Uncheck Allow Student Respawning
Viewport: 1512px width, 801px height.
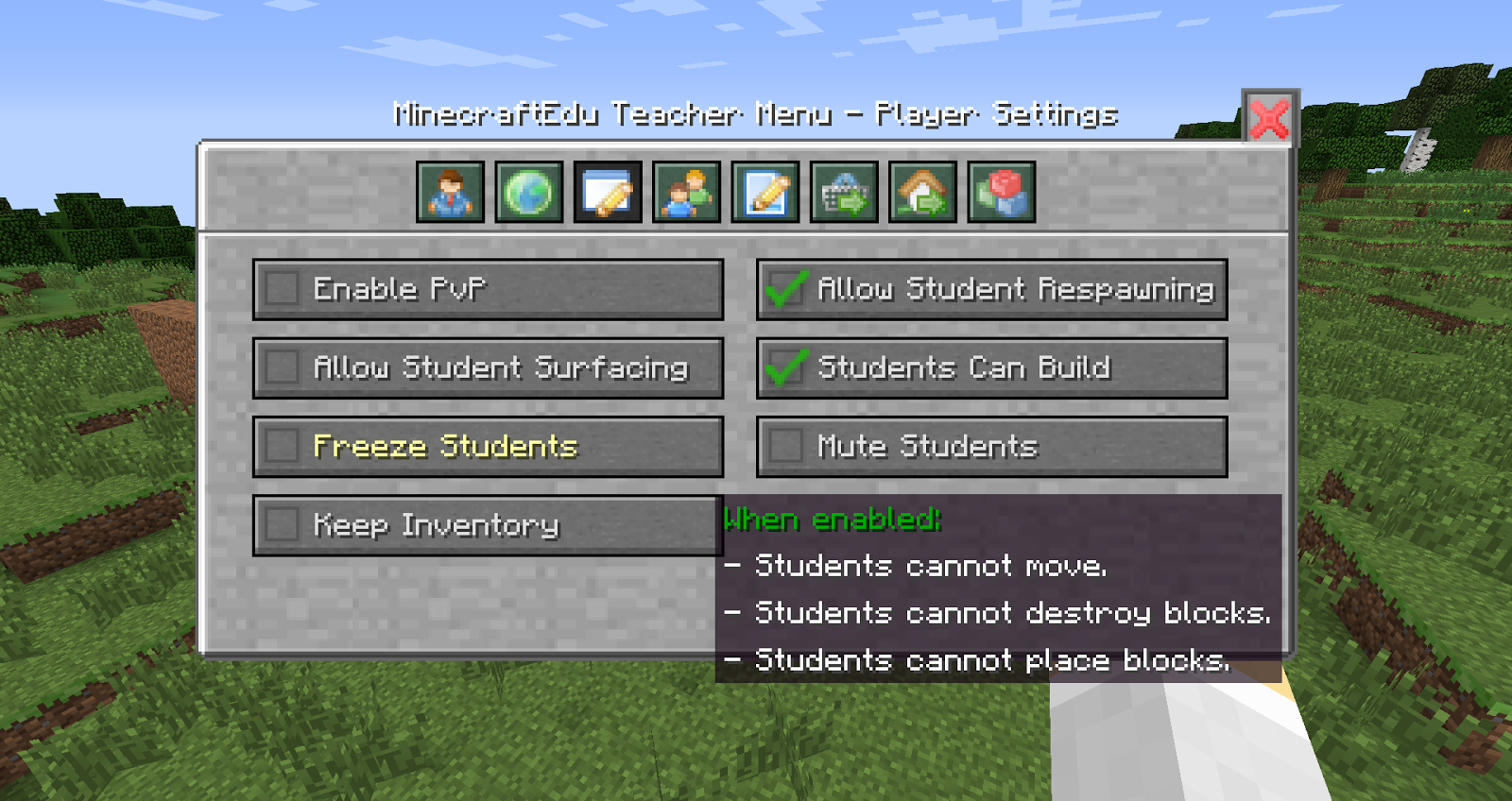pyautogui.click(x=782, y=289)
